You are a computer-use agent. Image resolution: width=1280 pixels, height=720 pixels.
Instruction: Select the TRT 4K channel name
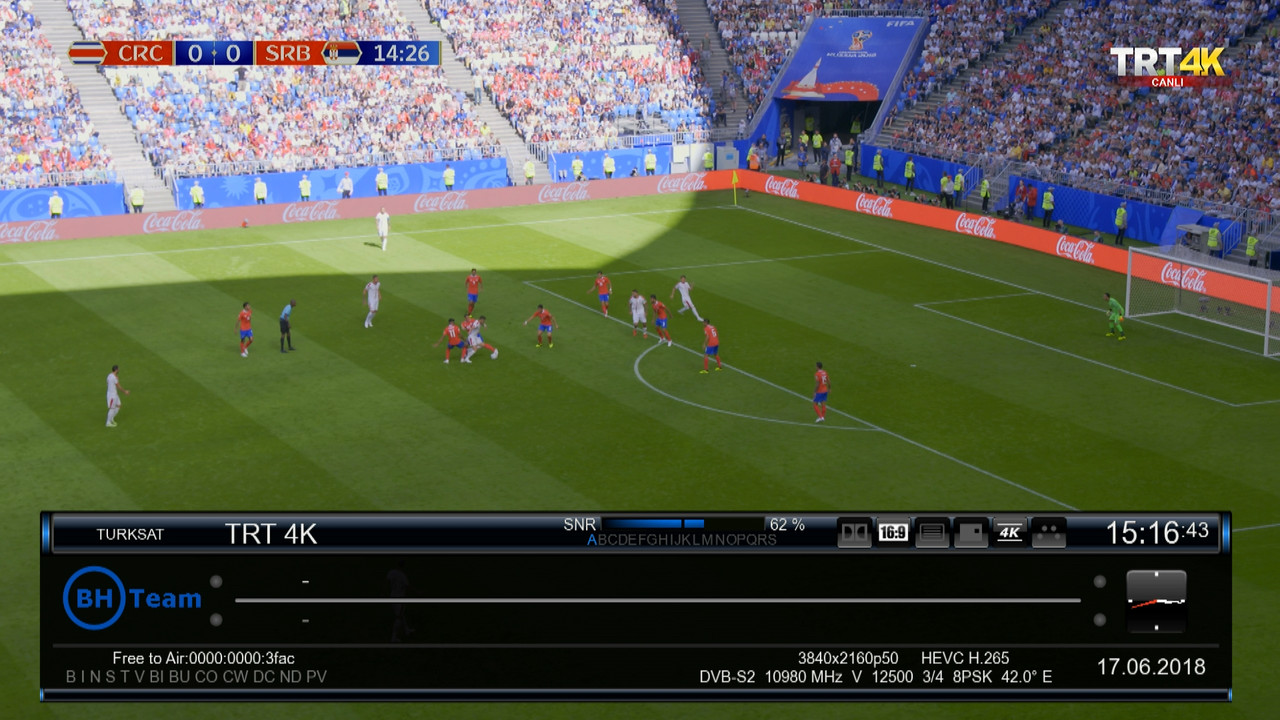pyautogui.click(x=271, y=534)
